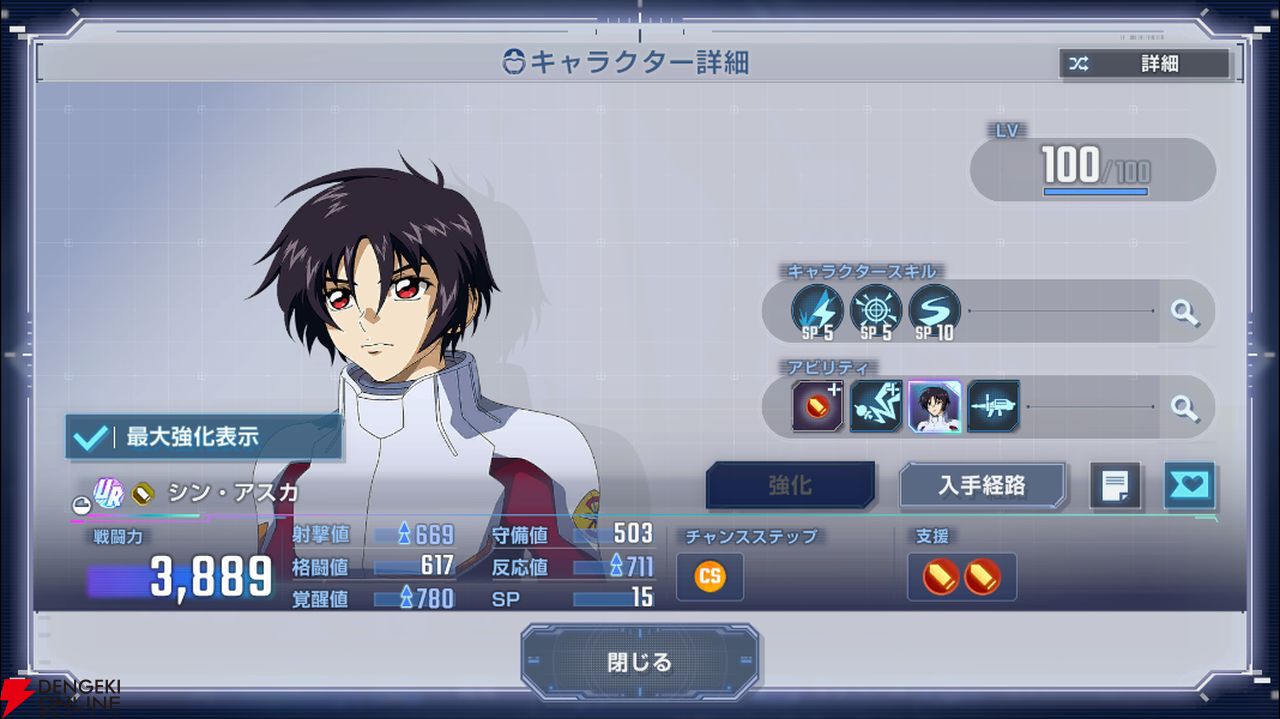Select the lightning bolt SP 5 skill
1280x719 pixels.
pyautogui.click(x=817, y=311)
